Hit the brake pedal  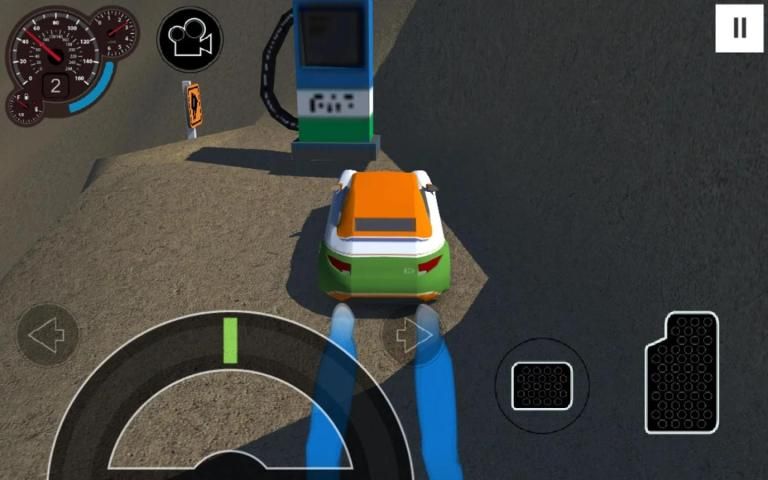pos(542,386)
